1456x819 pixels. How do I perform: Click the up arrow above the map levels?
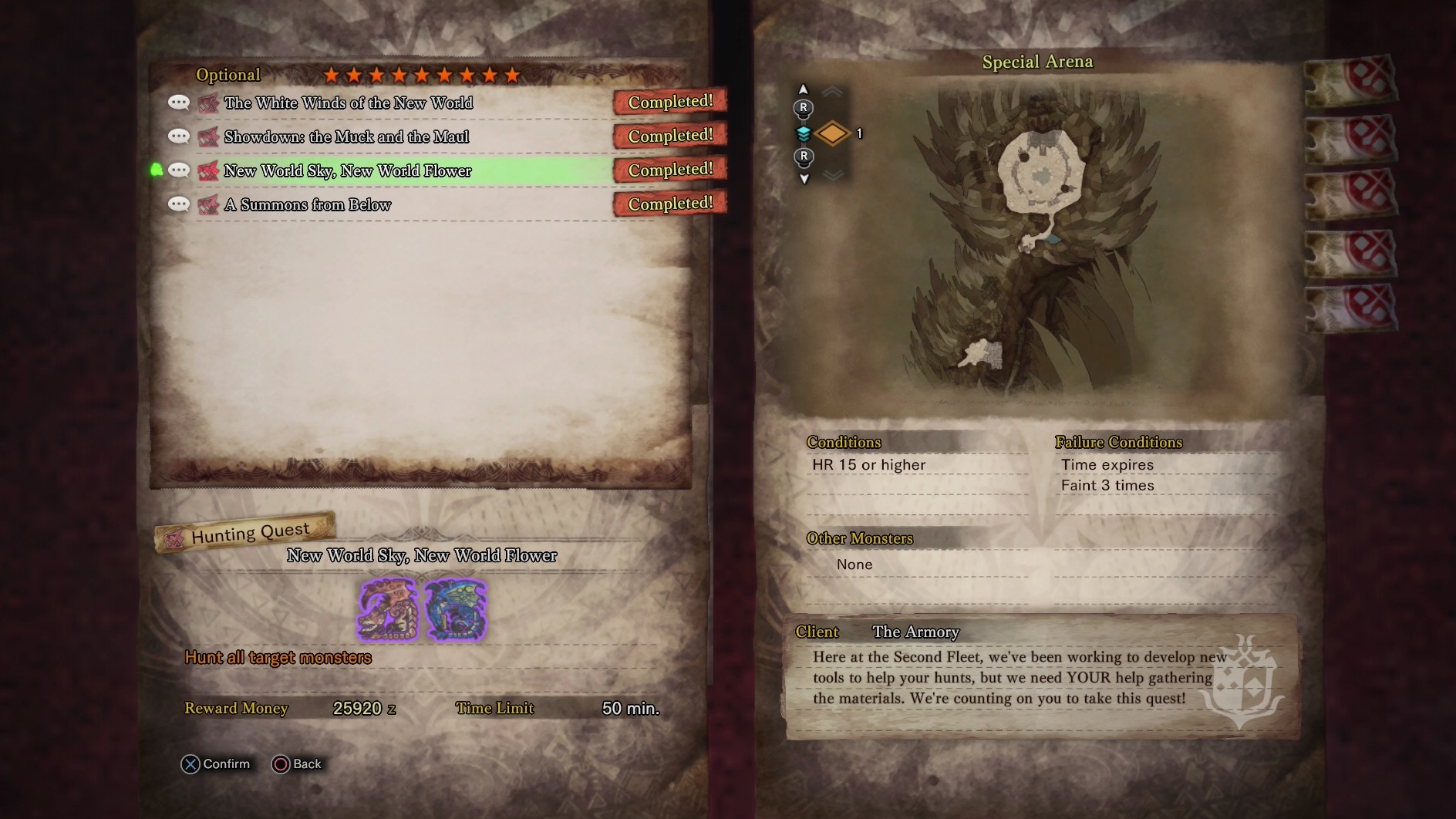coord(803,89)
